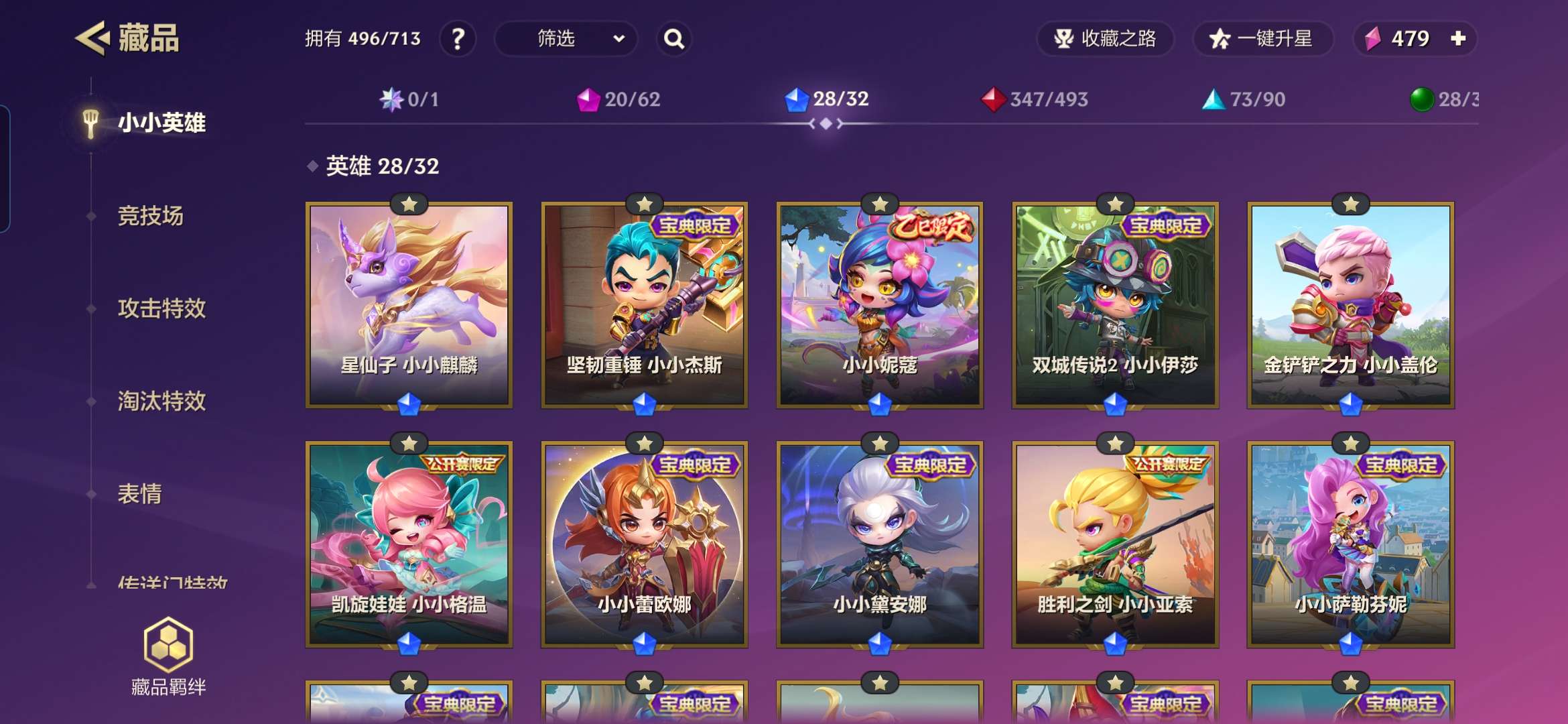1568x724 pixels.
Task: Choose the 坚韧重锤 小小杰斯 card
Action: pyautogui.click(x=644, y=305)
